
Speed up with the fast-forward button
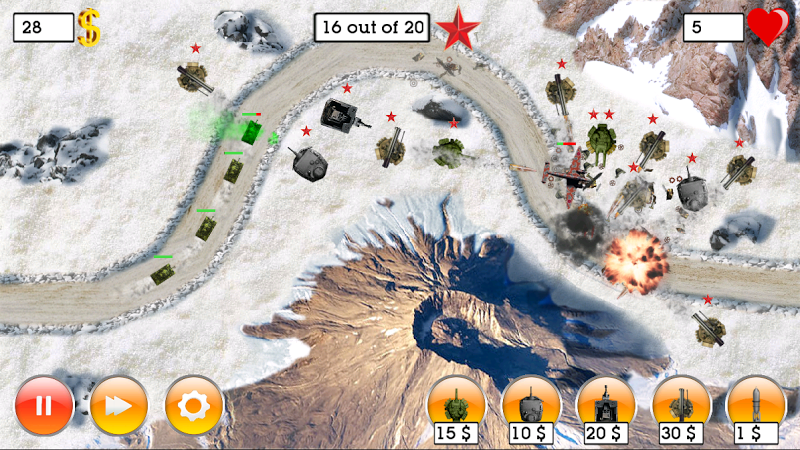pos(119,405)
